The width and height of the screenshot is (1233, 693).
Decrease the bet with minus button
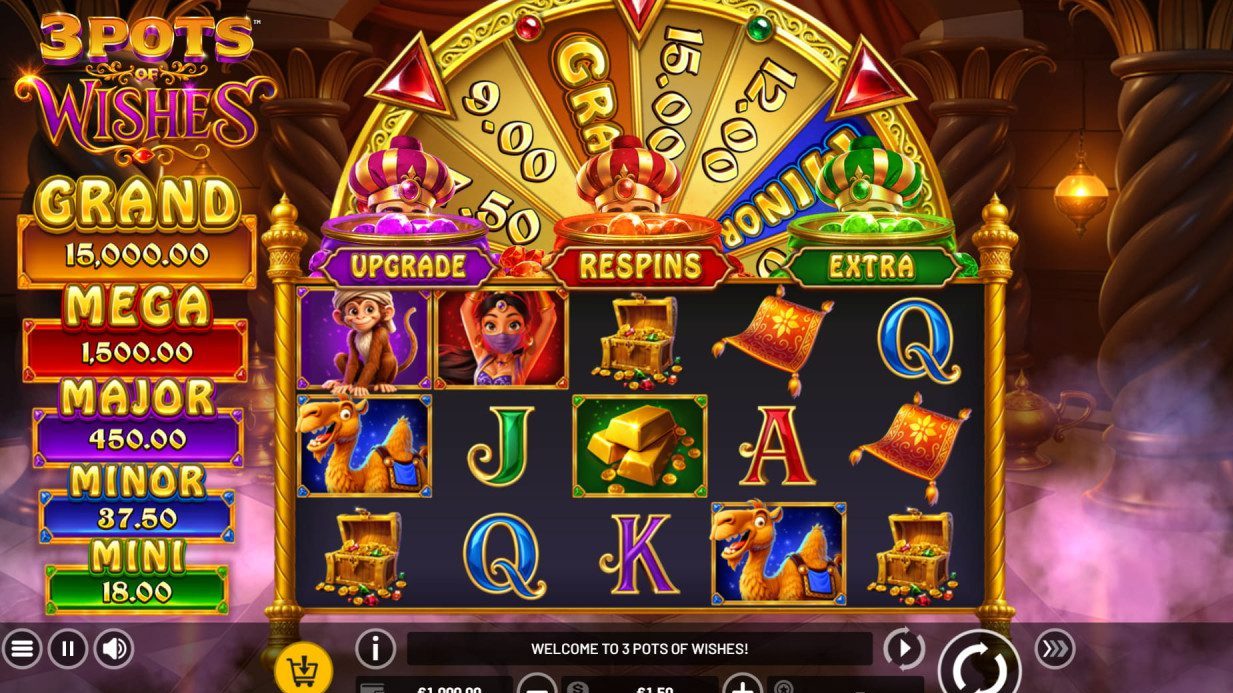[x=538, y=685]
